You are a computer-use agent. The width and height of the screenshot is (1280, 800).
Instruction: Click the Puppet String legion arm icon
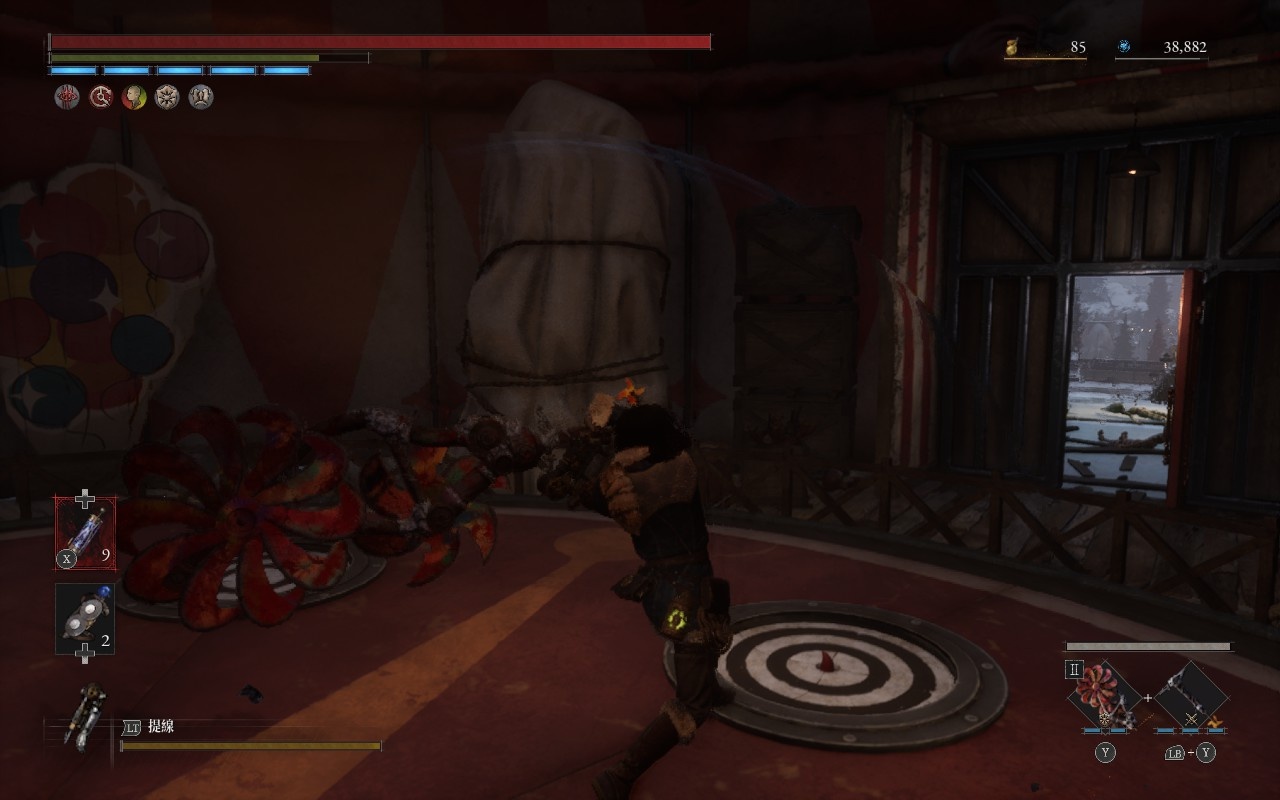pyautogui.click(x=82, y=714)
